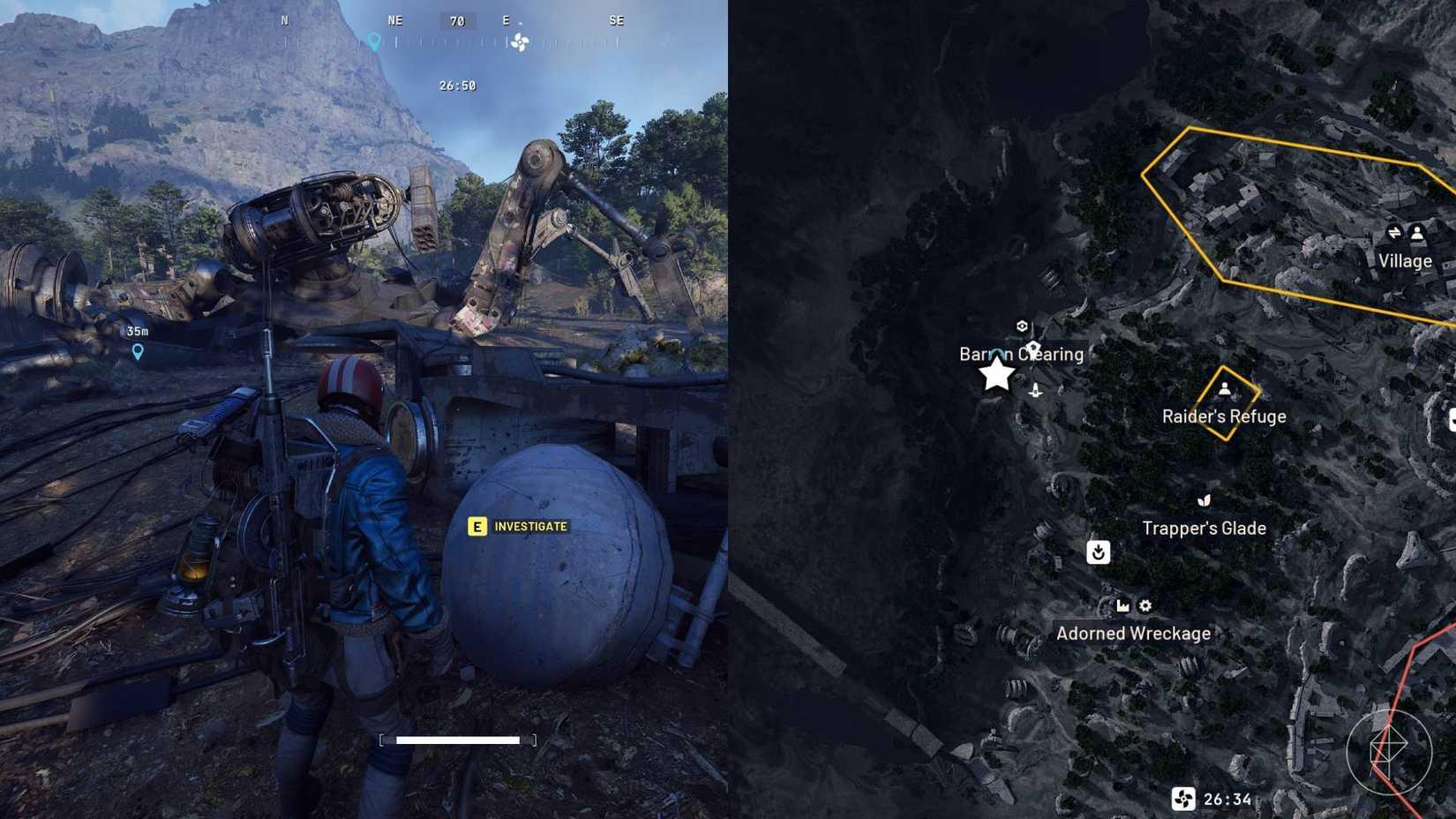This screenshot has height=819, width=1456.
Task: Expand the Village area label
Action: [1405, 261]
